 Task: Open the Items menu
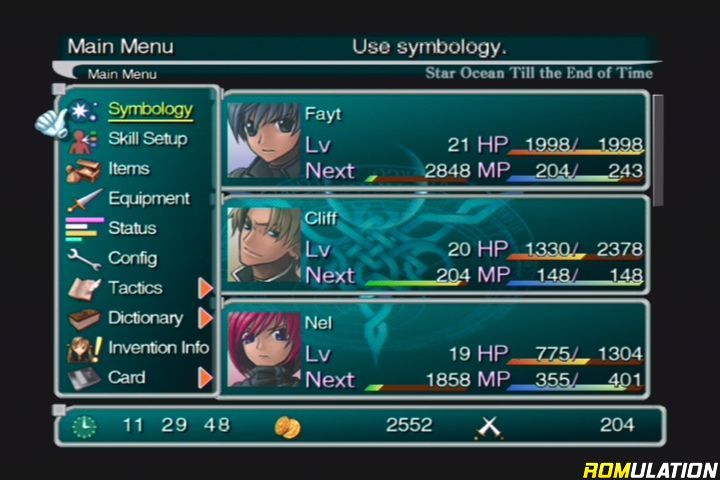tap(129, 169)
